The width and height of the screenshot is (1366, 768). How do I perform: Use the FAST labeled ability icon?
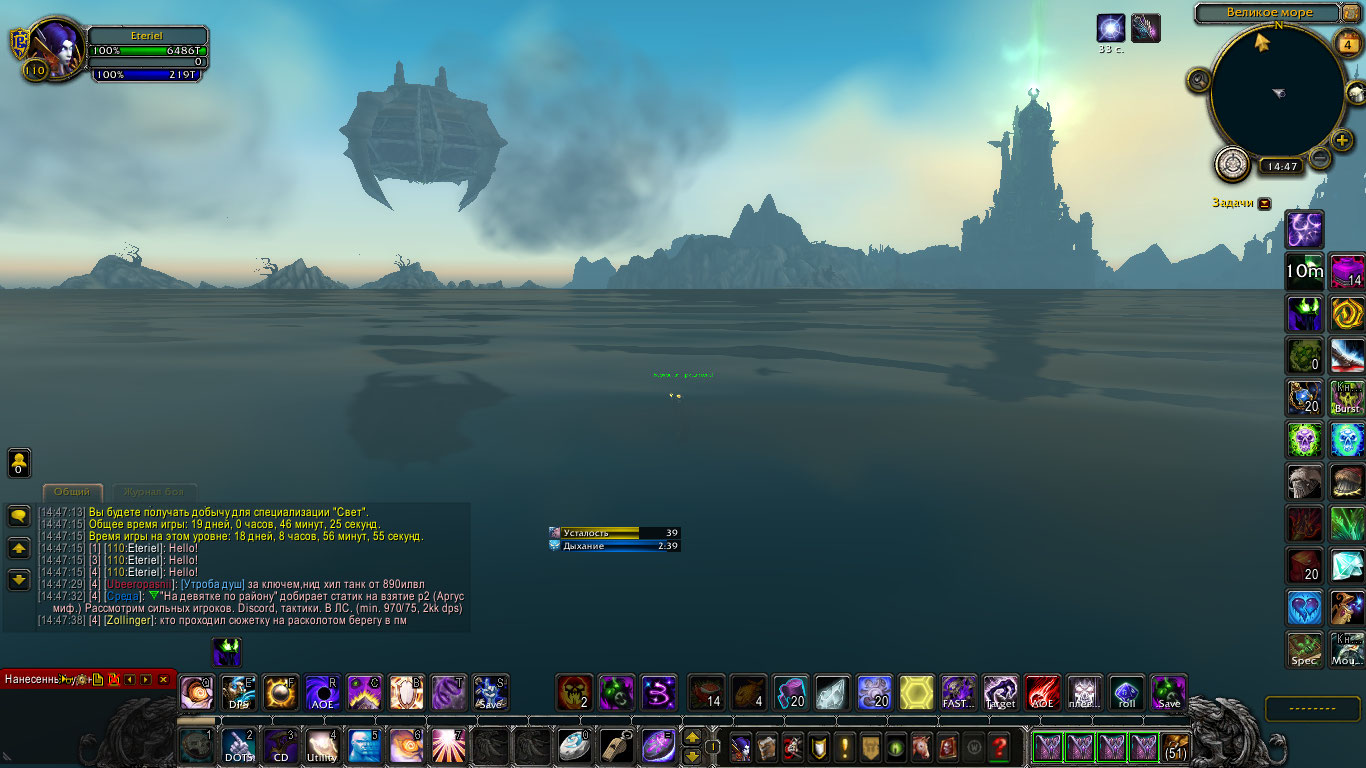tap(958, 693)
